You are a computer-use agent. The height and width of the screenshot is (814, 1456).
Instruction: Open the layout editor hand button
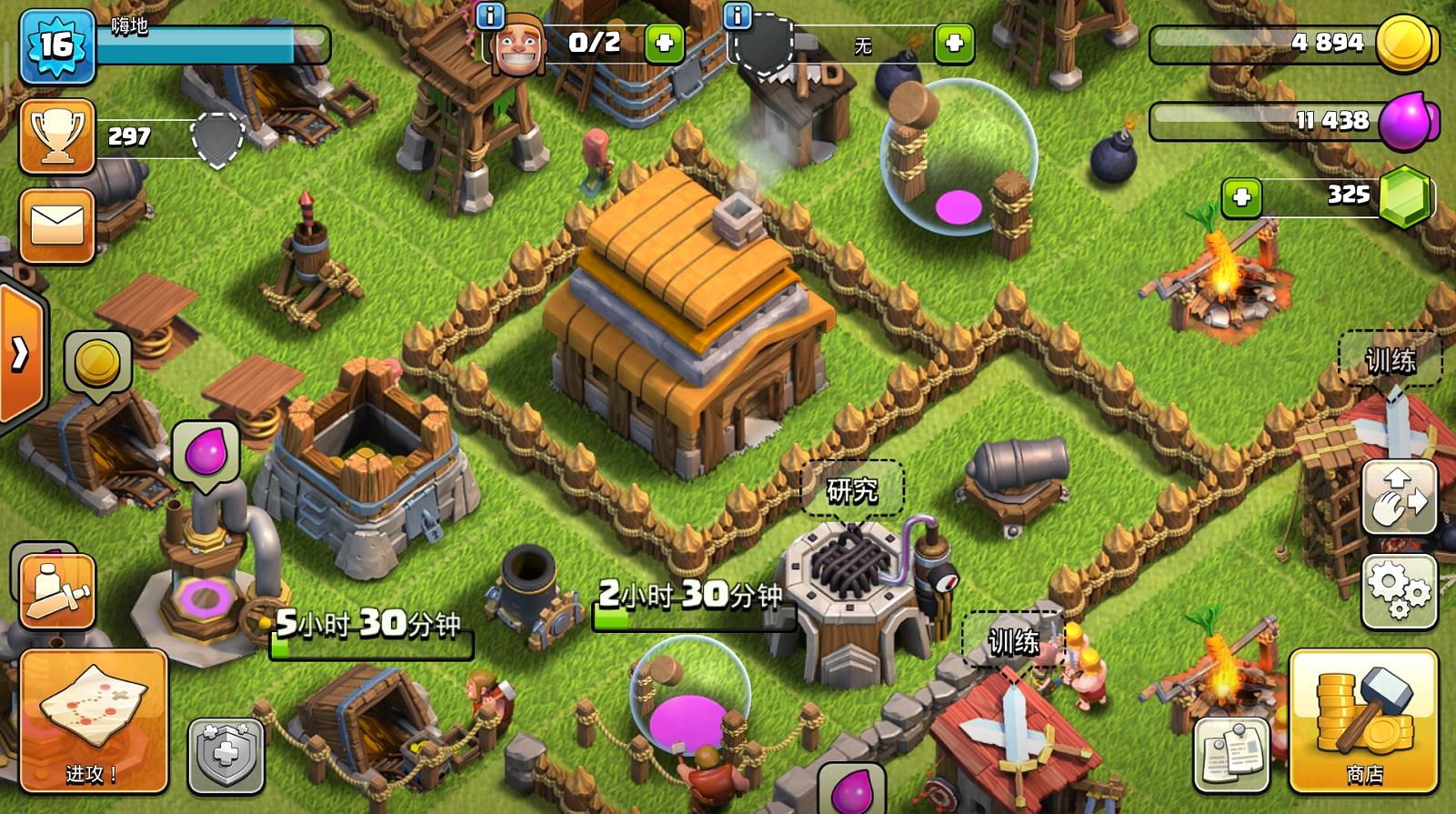(1399, 497)
